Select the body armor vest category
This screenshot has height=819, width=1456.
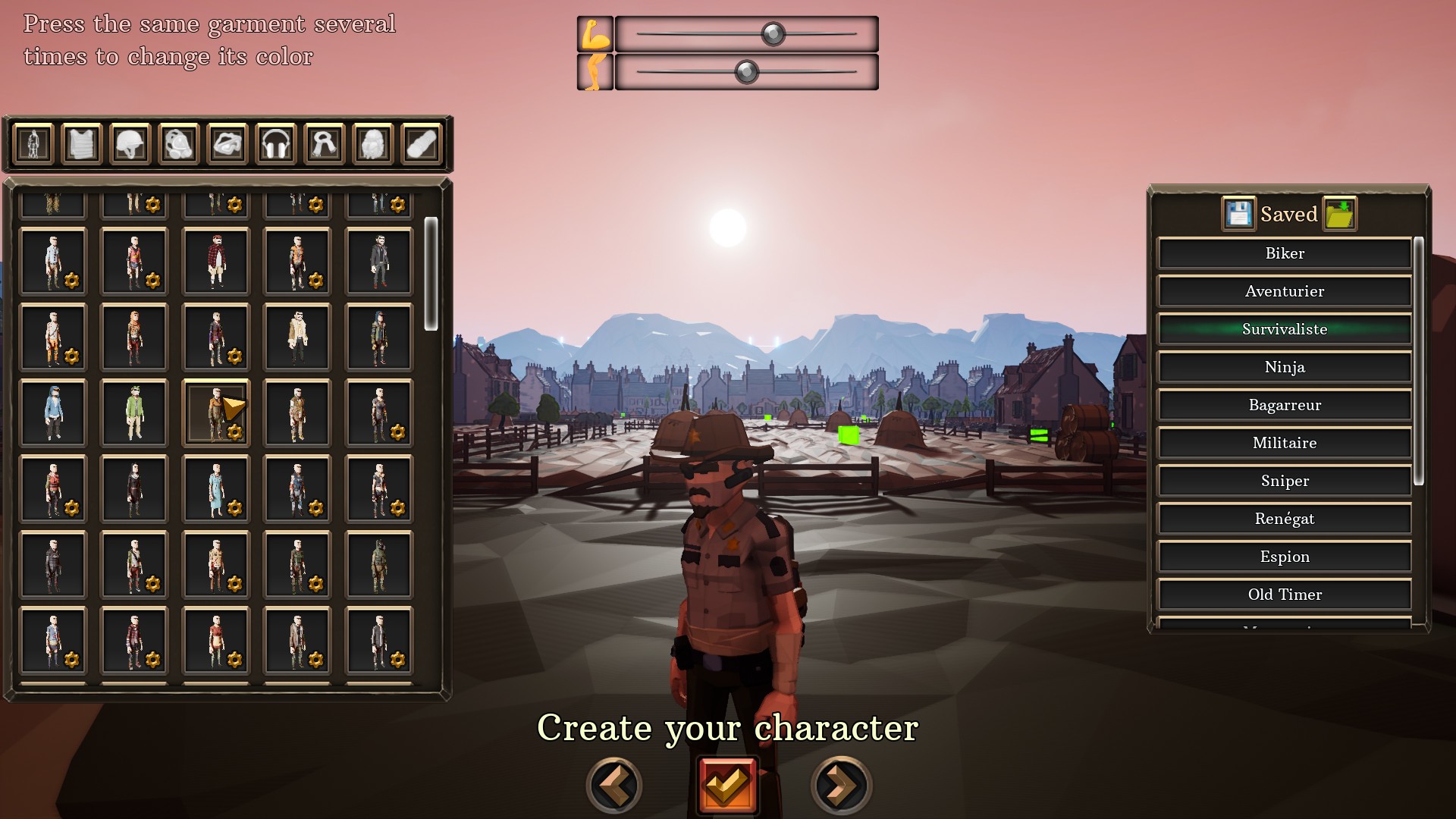[x=81, y=142]
